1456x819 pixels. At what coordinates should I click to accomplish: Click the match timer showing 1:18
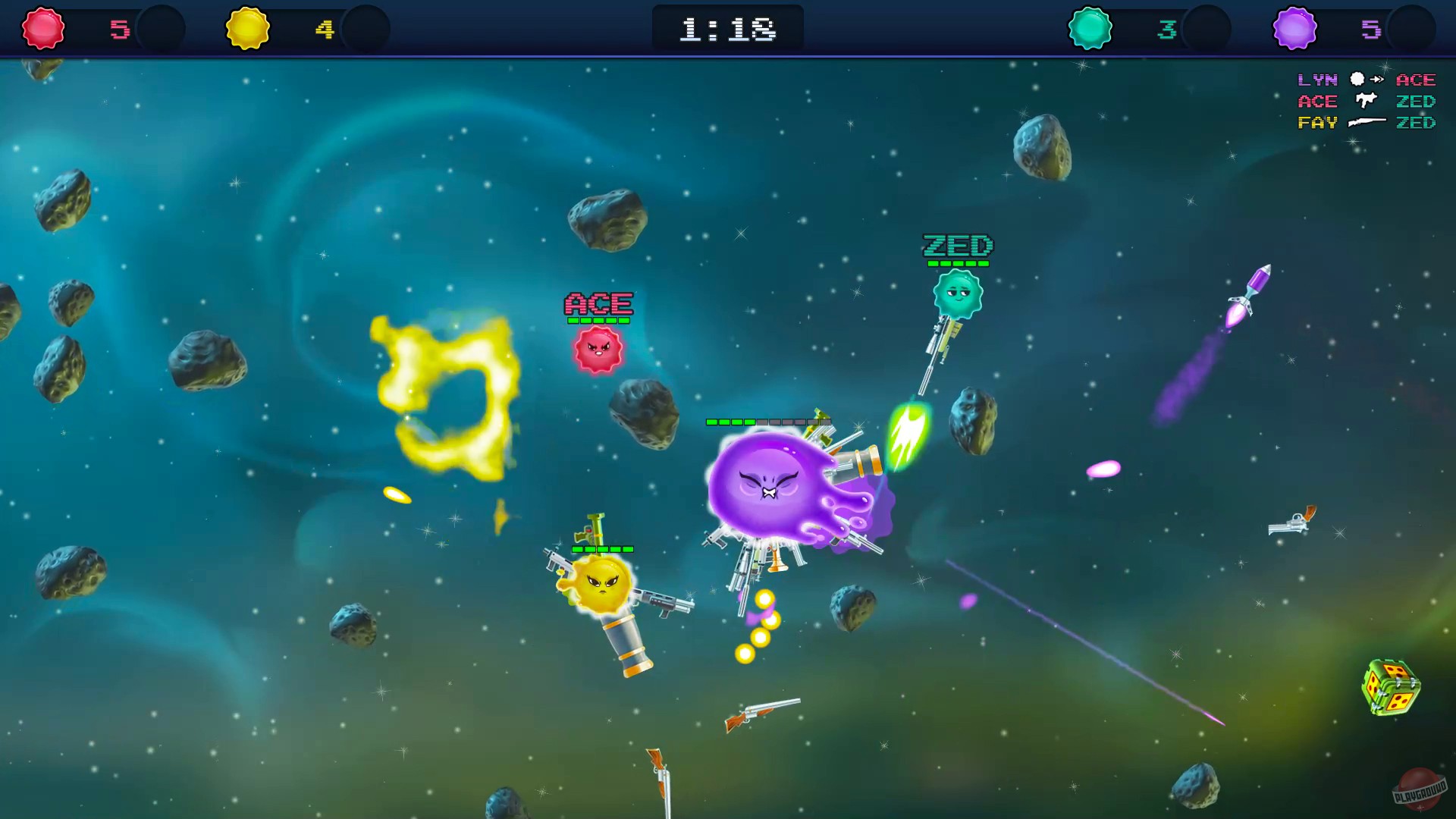pos(727,29)
